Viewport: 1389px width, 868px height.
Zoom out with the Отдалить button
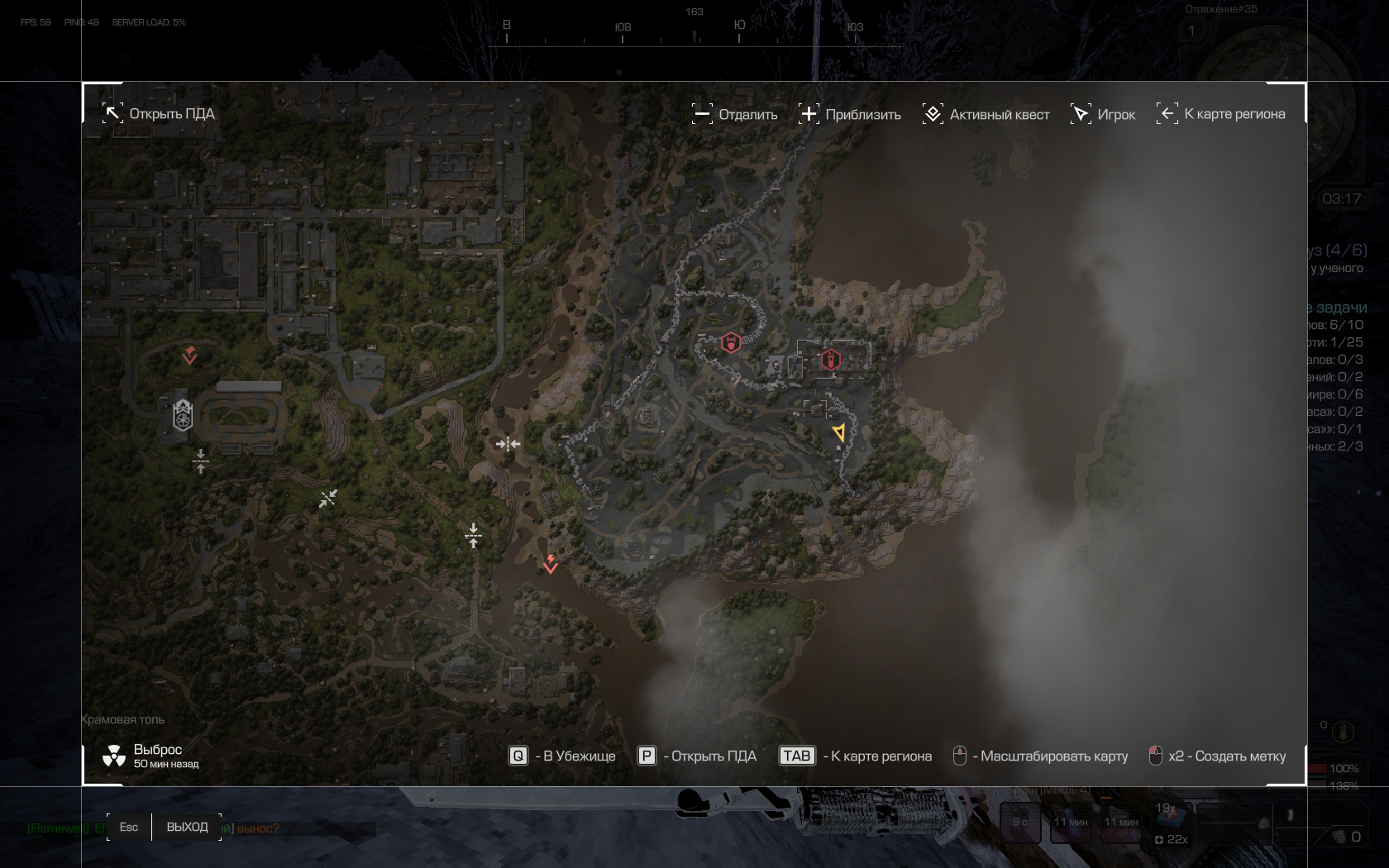pyautogui.click(x=735, y=114)
